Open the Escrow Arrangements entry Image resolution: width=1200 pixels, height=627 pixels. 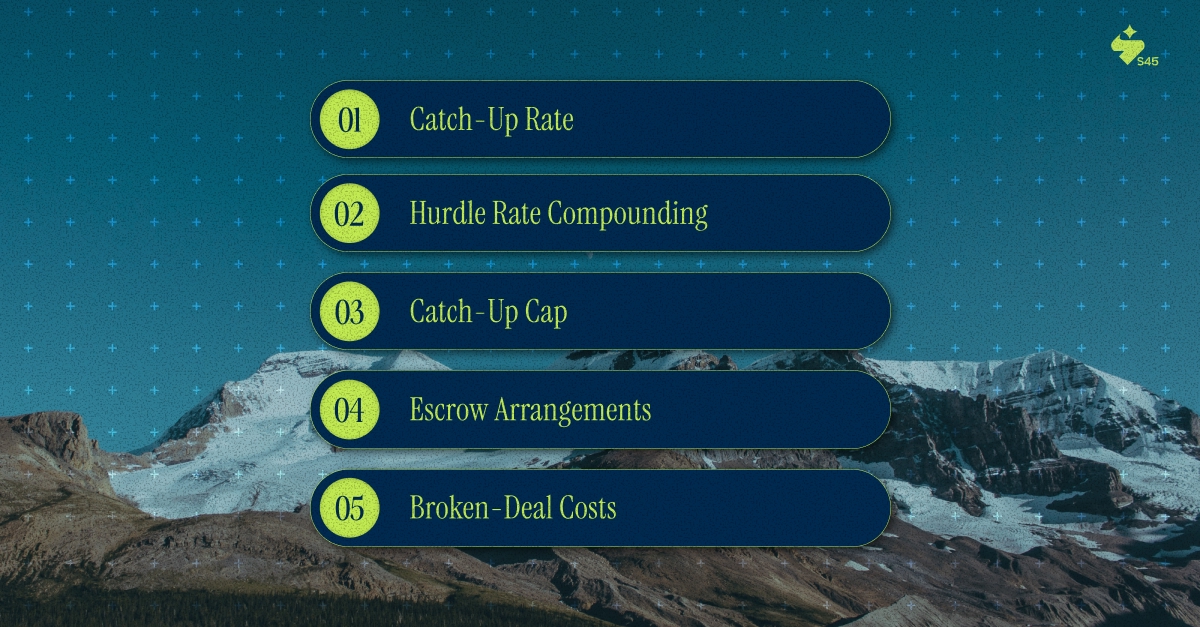[x=599, y=410]
